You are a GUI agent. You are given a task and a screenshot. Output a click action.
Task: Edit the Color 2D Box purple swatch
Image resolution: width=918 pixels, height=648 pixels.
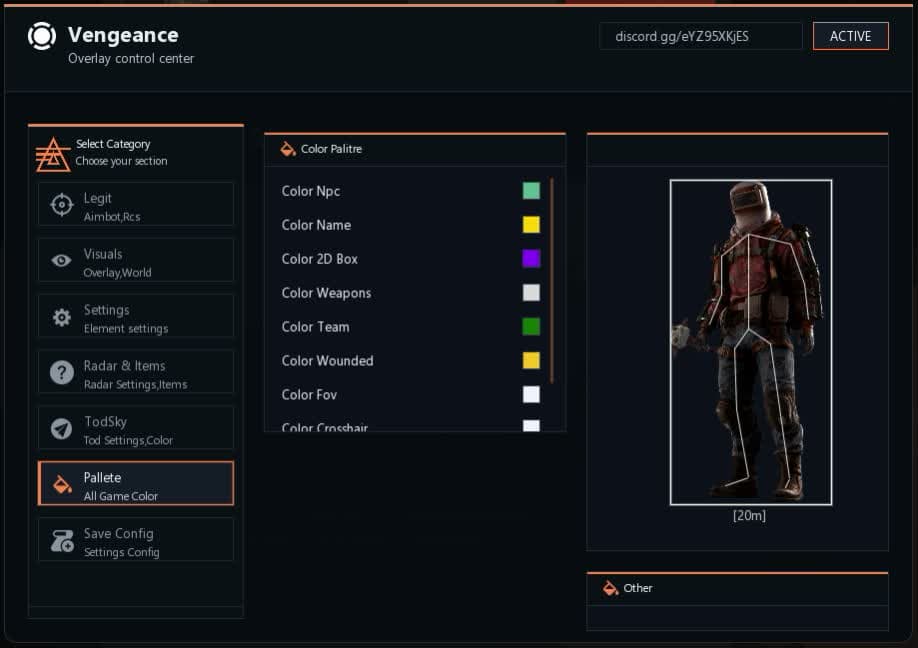tap(531, 259)
